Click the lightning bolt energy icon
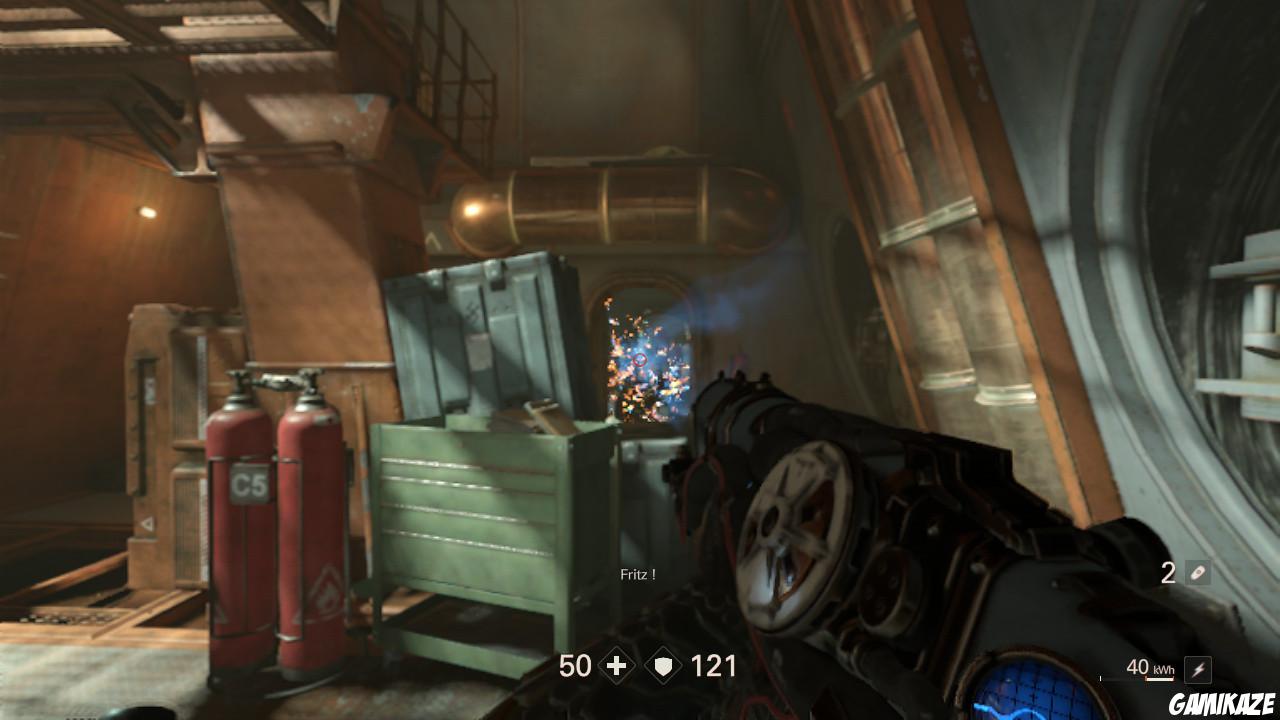Viewport: 1280px width, 720px height. tap(1199, 668)
